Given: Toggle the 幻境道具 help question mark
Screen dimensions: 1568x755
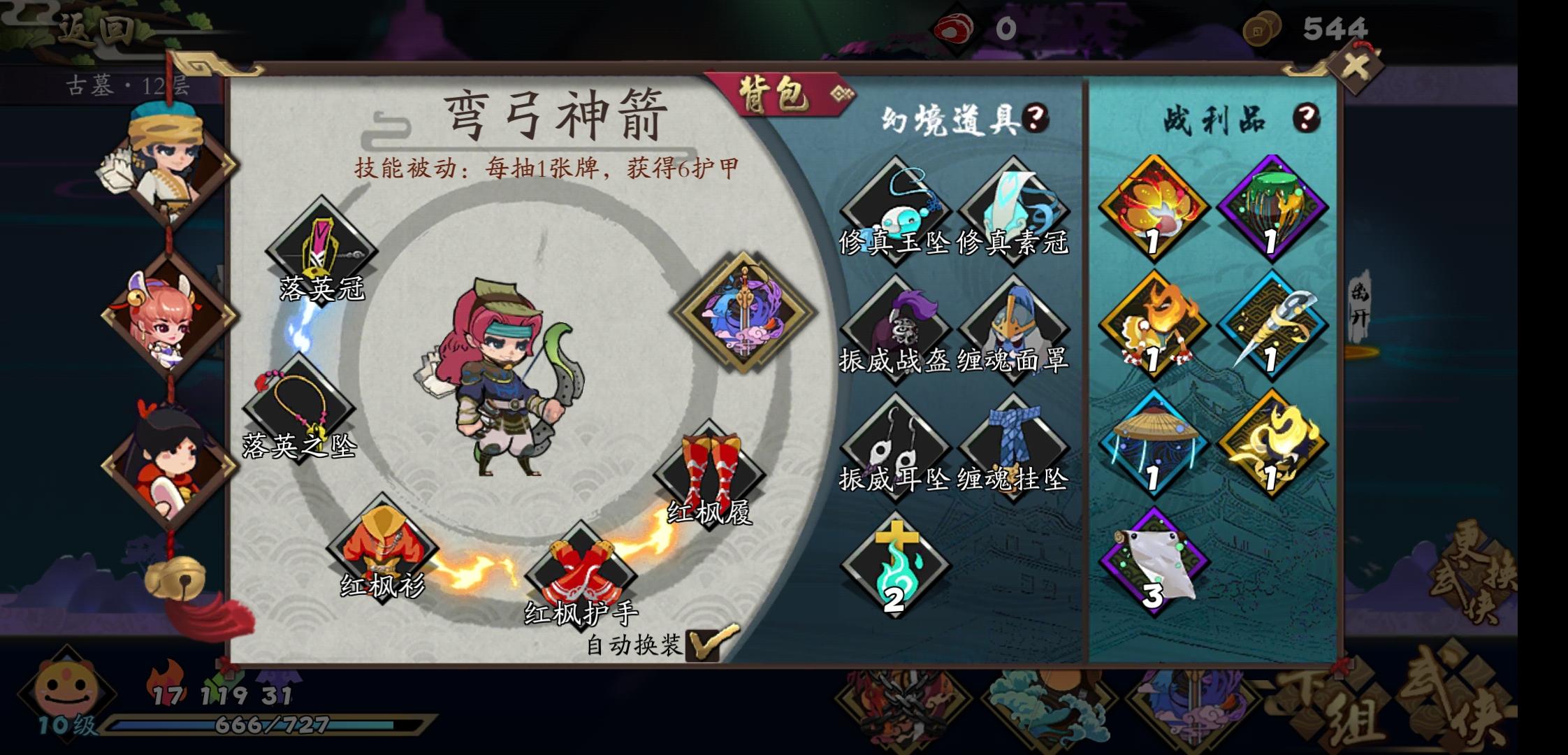Looking at the screenshot, I should 1036,117.
